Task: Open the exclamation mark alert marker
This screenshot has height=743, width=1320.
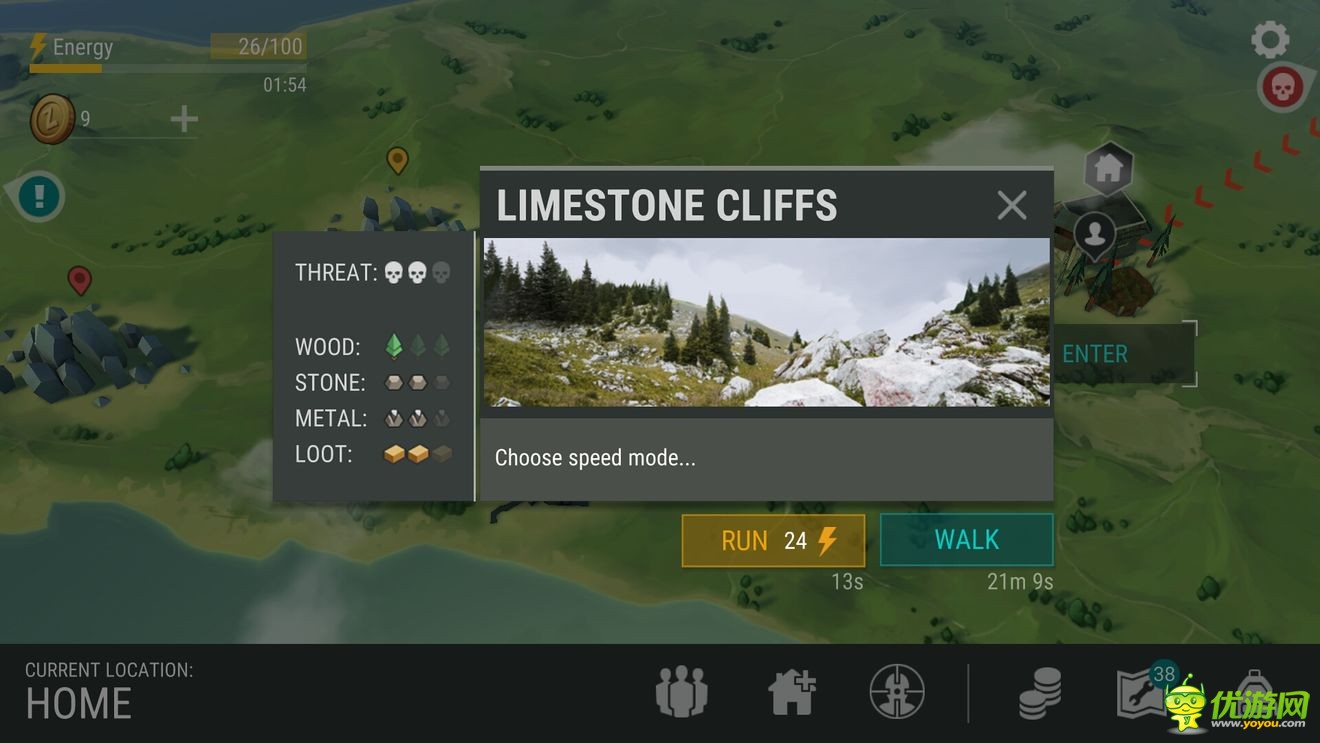Action: pos(40,195)
